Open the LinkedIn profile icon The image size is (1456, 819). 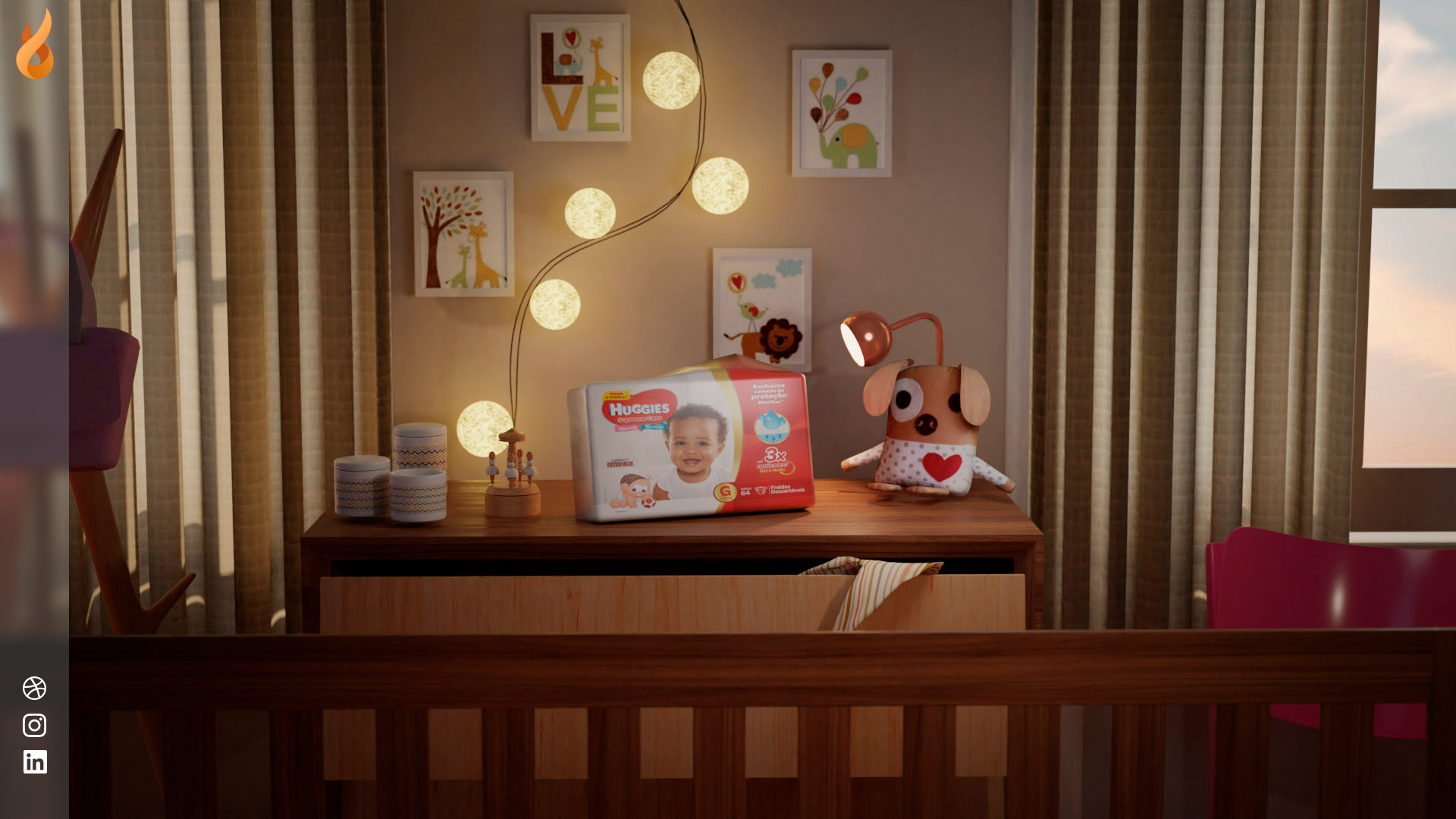pyautogui.click(x=35, y=761)
